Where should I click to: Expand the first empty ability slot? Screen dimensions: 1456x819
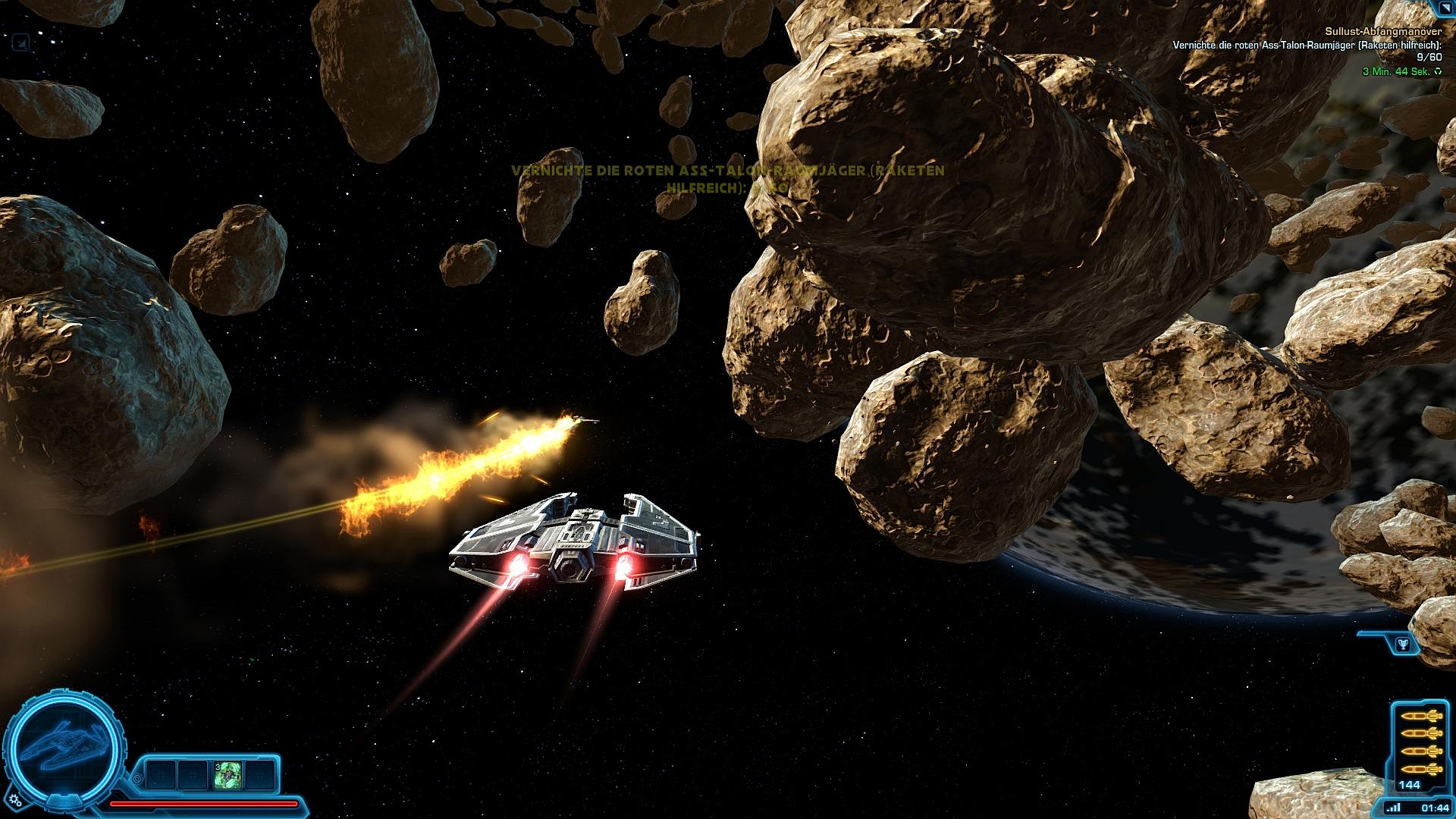(x=159, y=775)
